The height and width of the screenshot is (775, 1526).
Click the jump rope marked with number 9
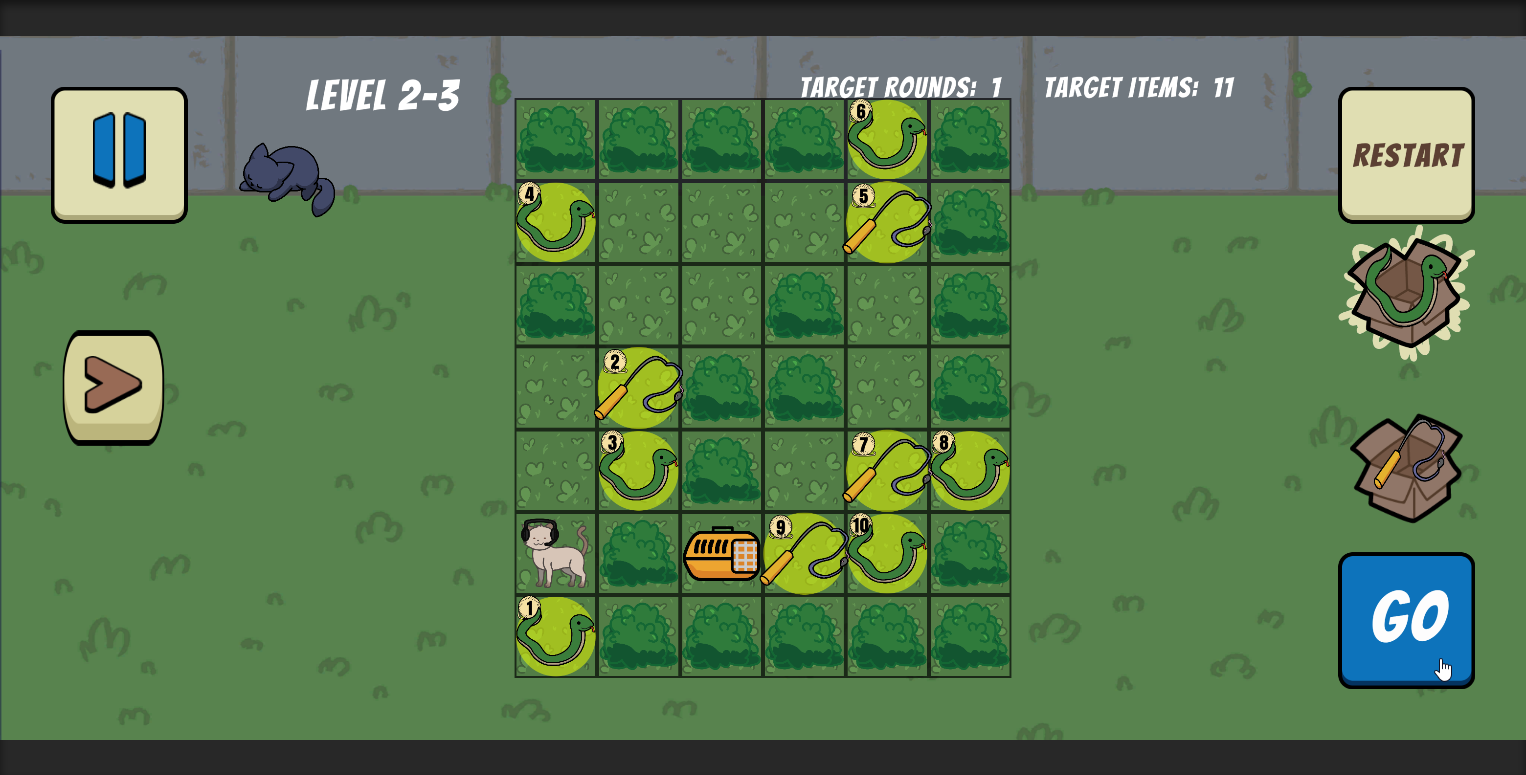click(803, 555)
